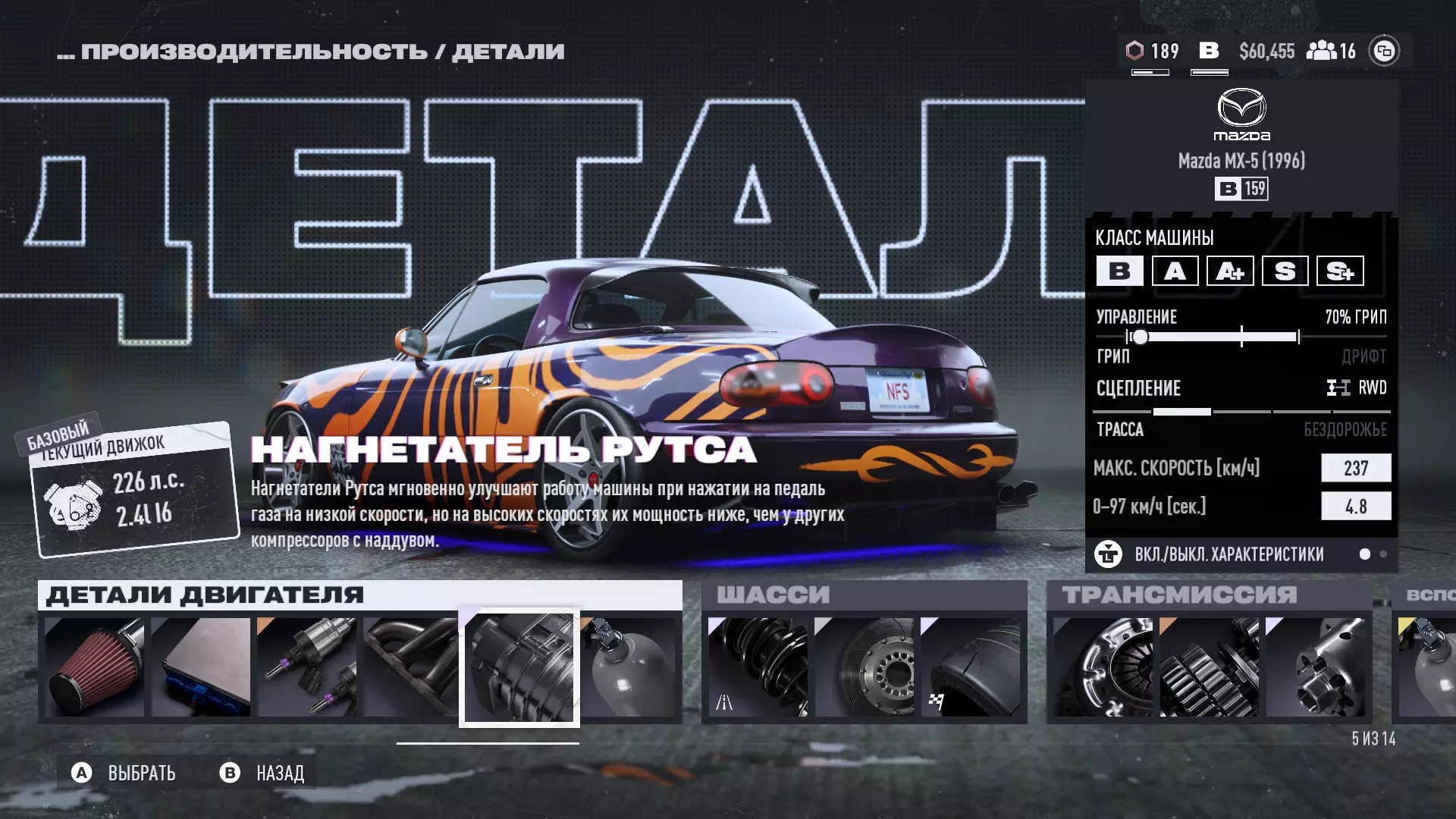1456x819 pixels.
Task: Choose the S+ car class
Action: [1340, 271]
